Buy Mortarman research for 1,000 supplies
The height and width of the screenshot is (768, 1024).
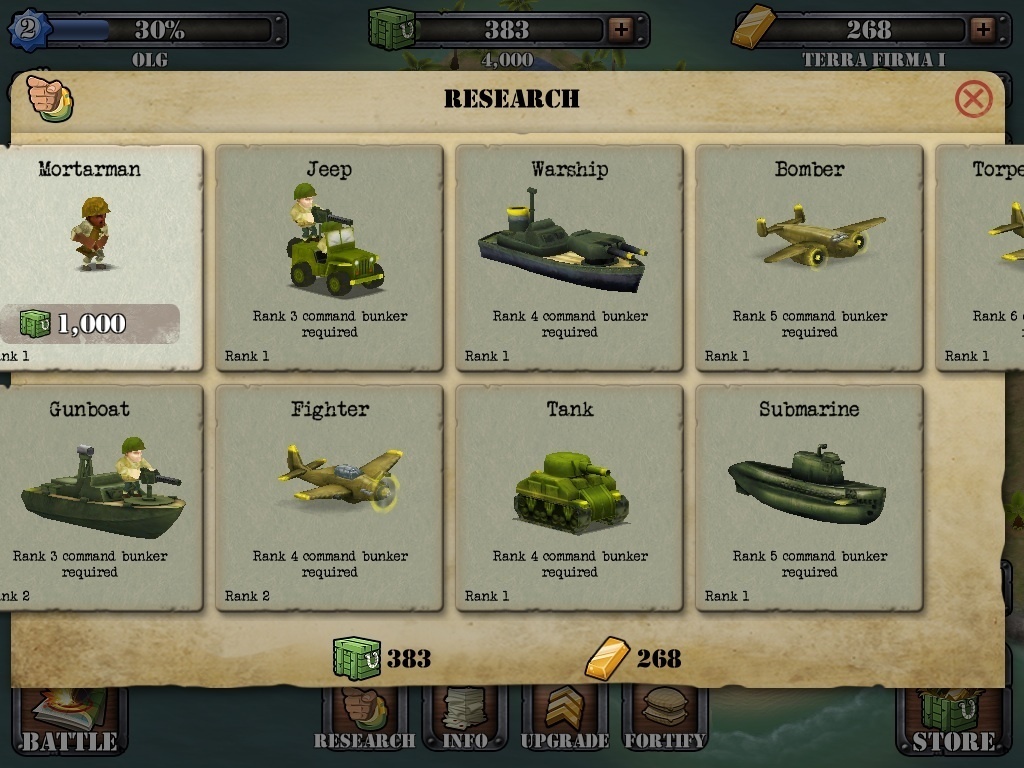tap(92, 323)
